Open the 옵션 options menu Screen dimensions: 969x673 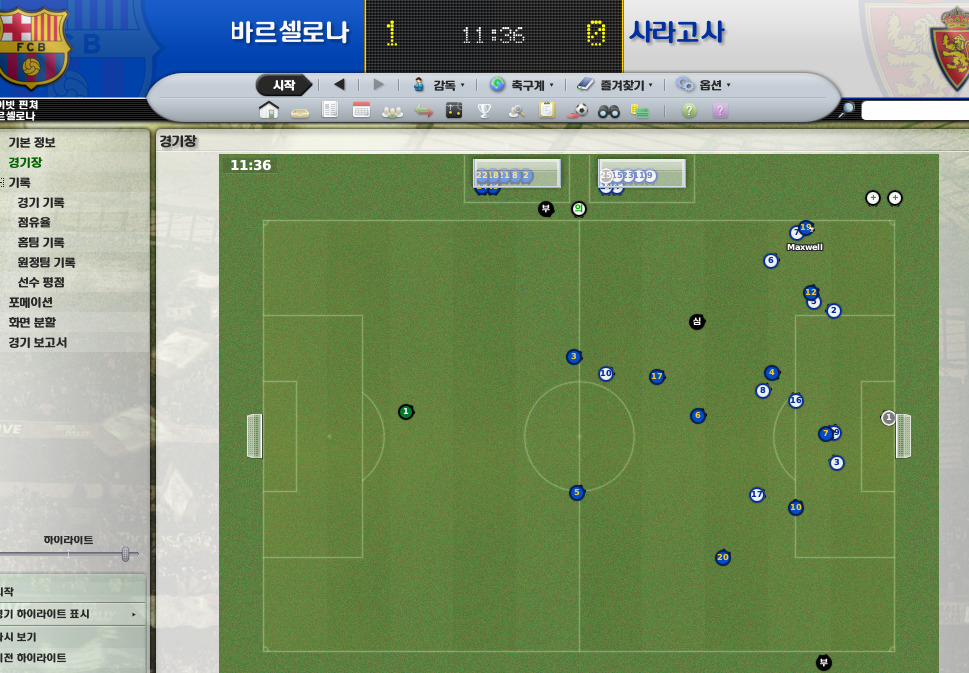click(x=703, y=85)
